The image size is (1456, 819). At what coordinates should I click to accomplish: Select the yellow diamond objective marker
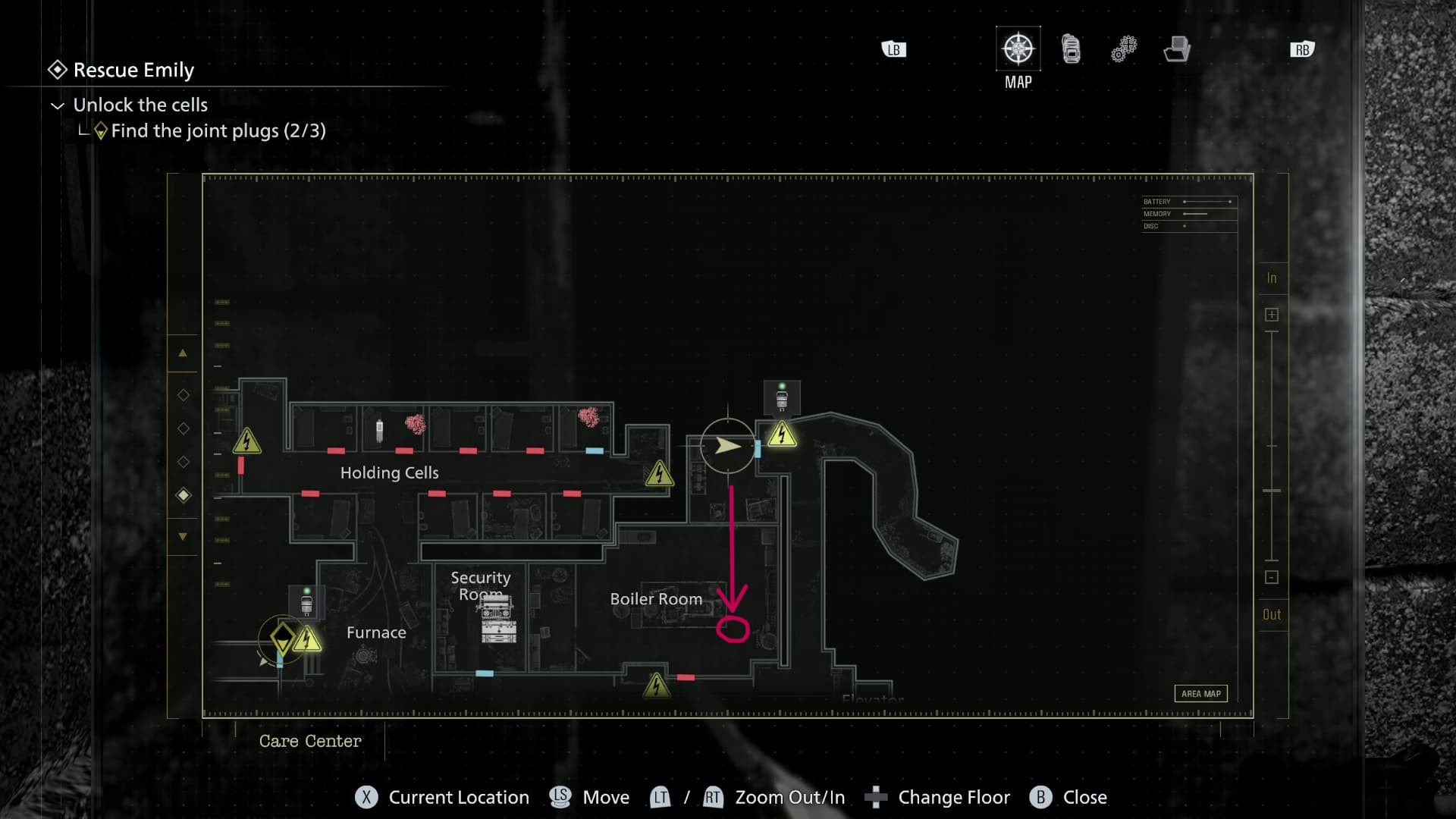click(283, 637)
